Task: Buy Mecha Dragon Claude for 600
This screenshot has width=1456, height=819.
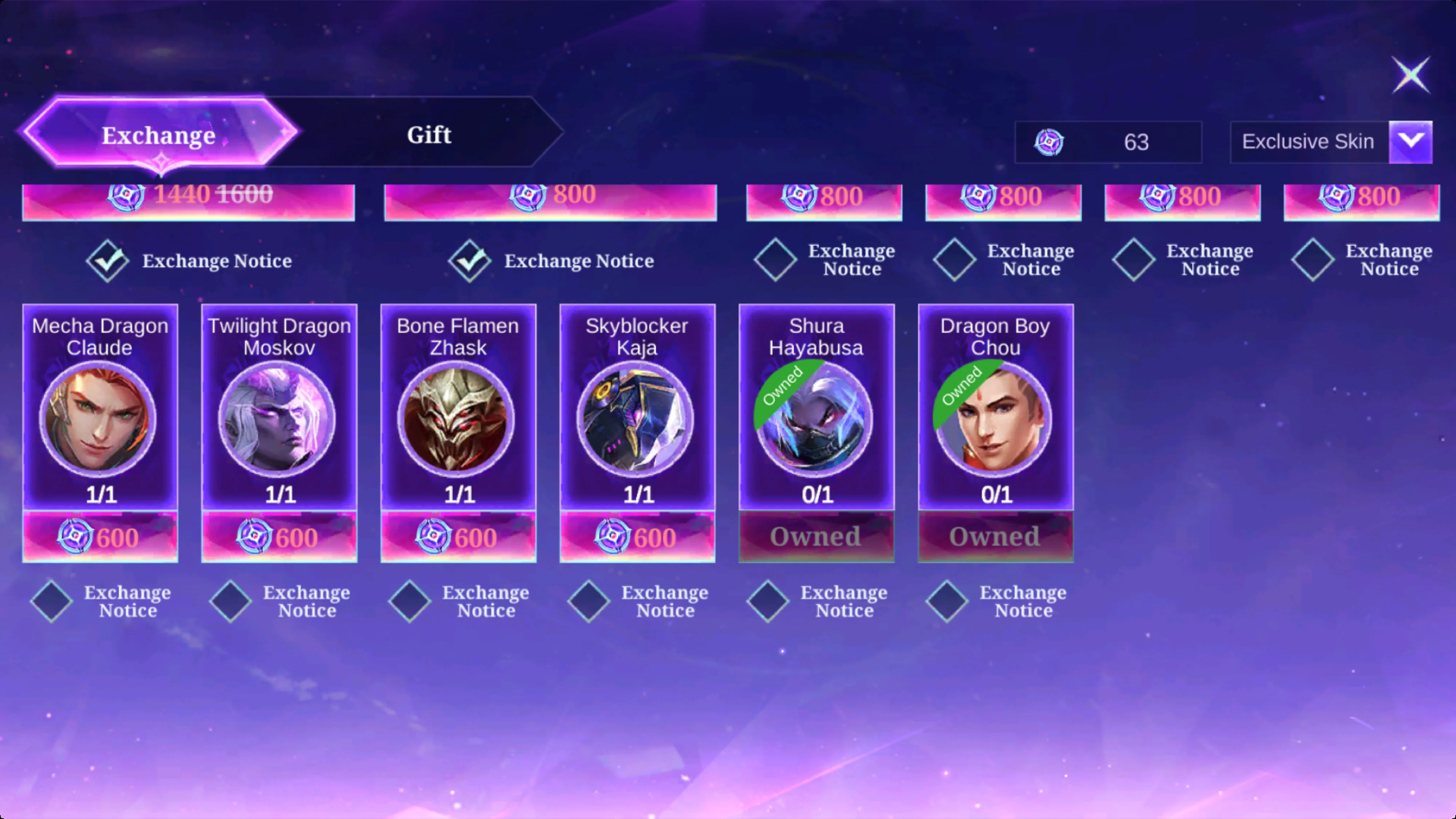Action: (x=100, y=537)
